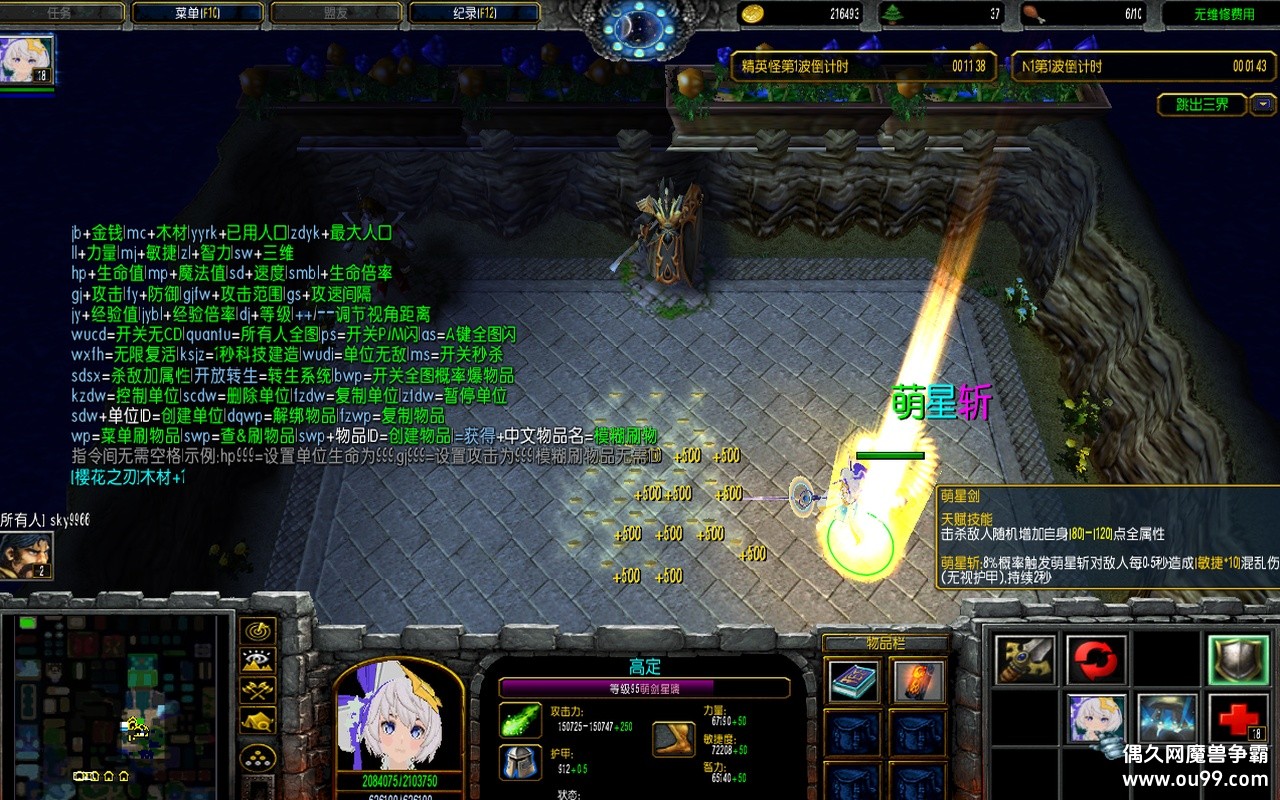The height and width of the screenshot is (800, 1280).
Task: Activate the red refresh skill icon
Action: [1095, 660]
